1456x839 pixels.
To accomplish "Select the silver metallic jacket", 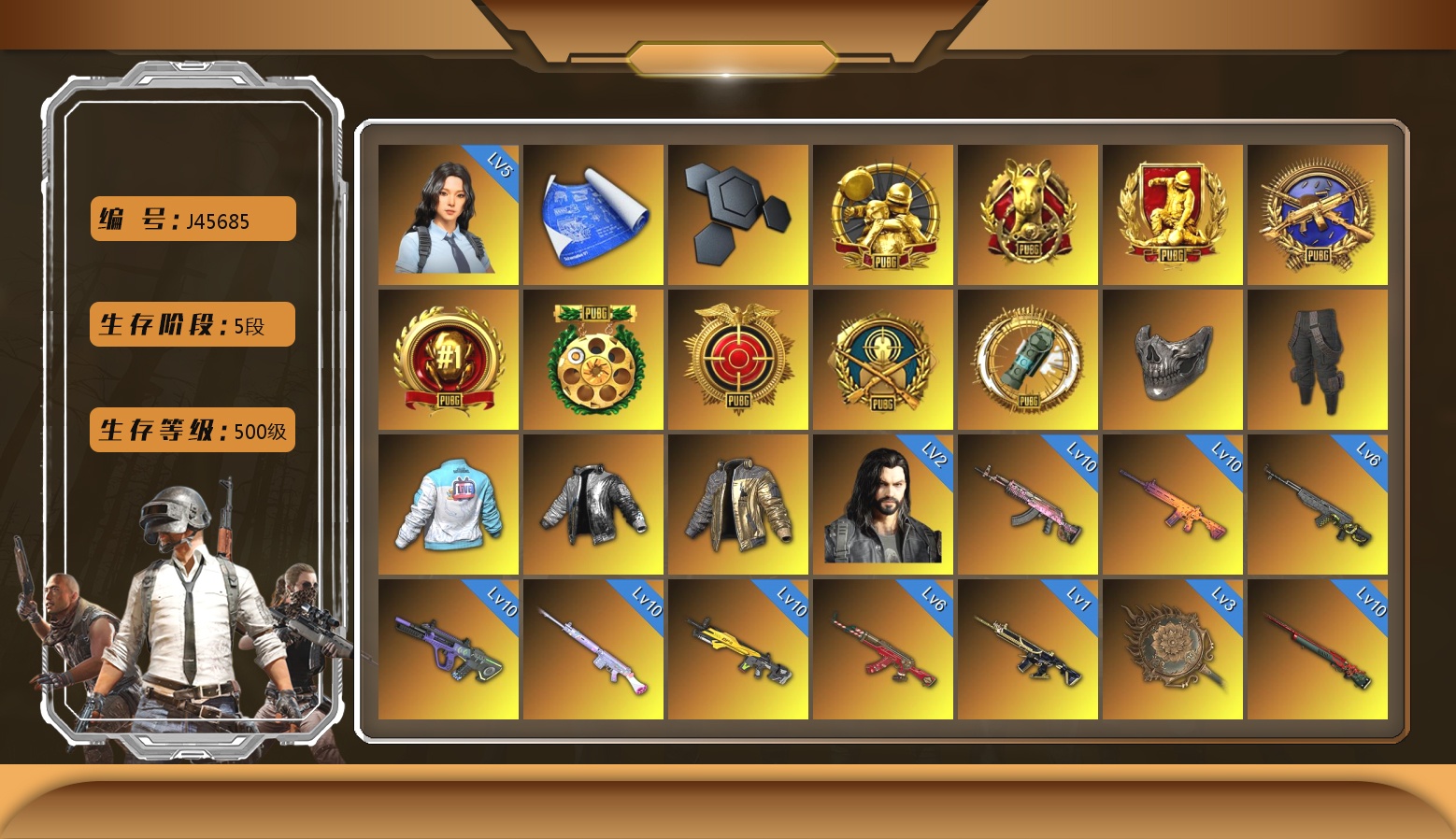I will (592, 505).
